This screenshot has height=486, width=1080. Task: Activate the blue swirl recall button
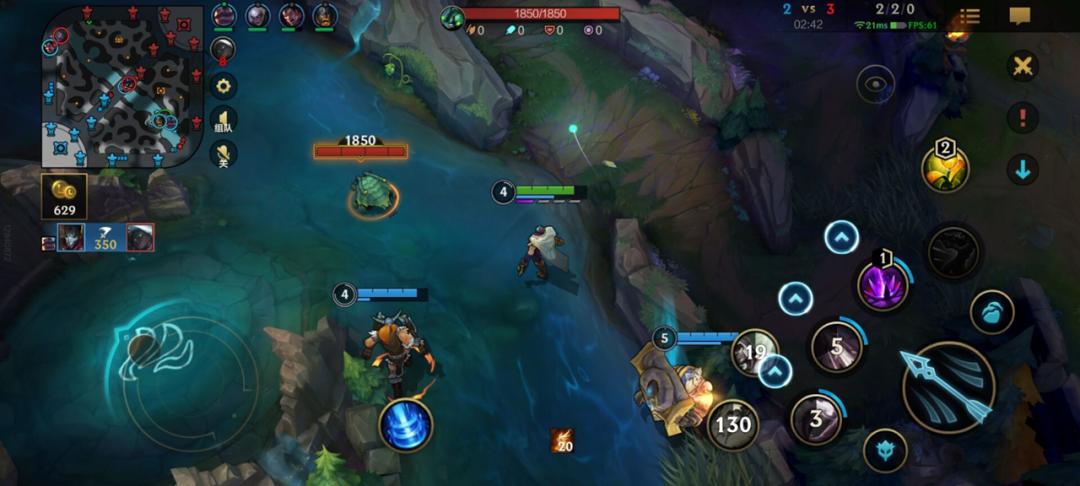(406, 424)
